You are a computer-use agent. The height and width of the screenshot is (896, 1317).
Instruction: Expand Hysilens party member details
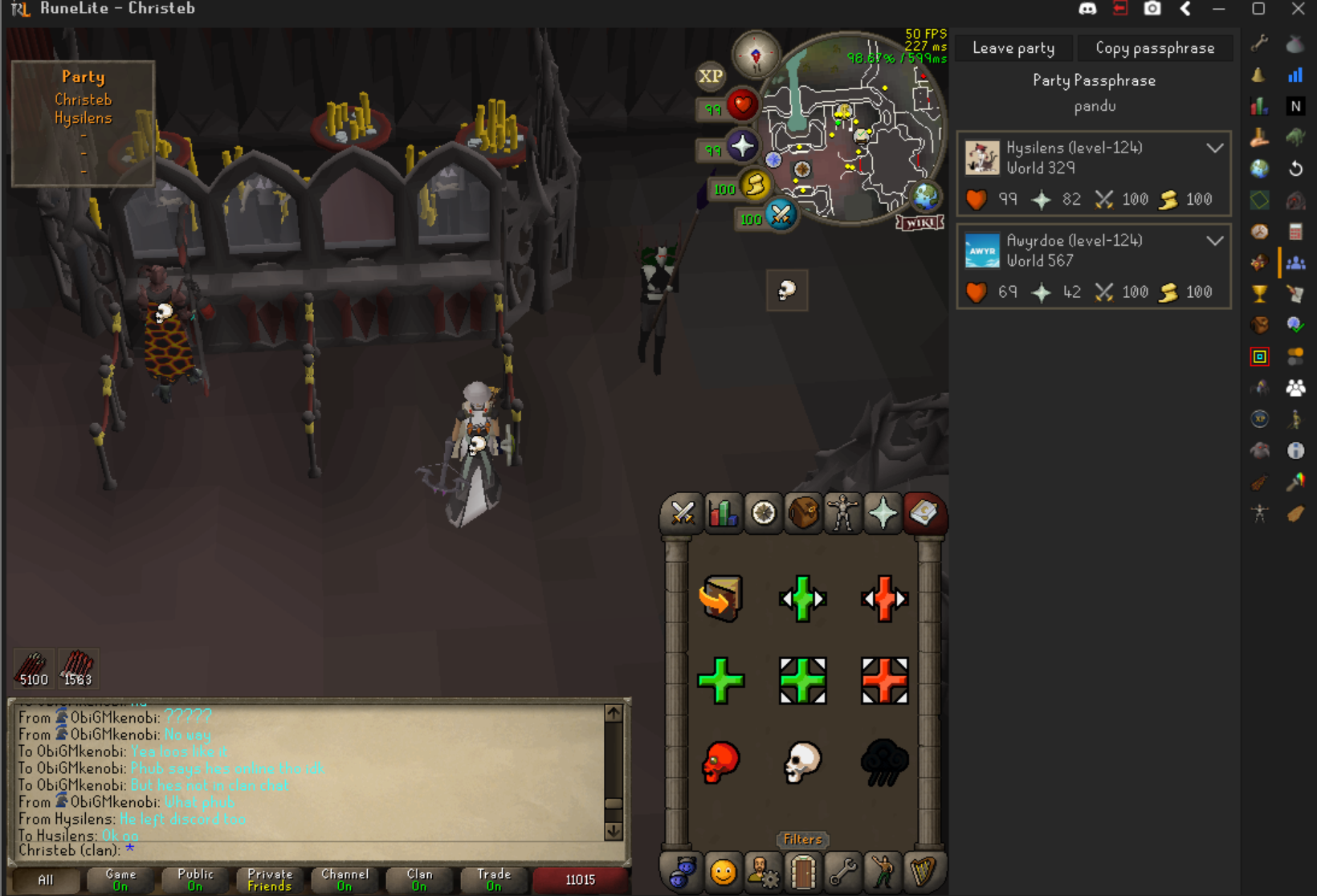1214,149
